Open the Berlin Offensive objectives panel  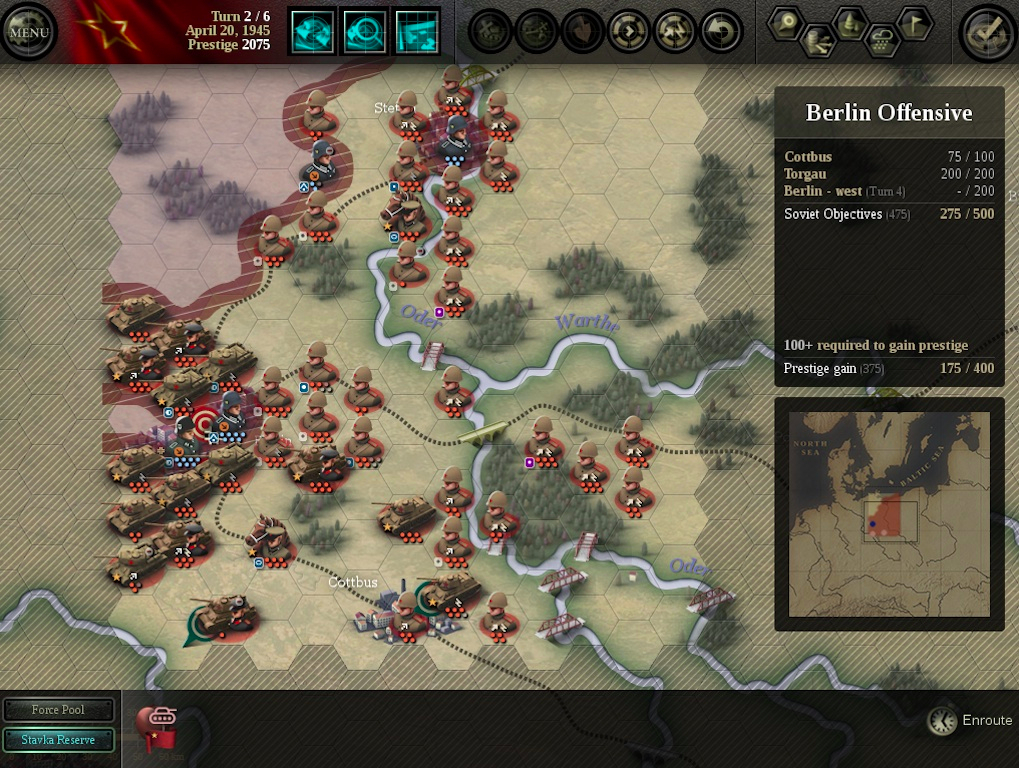point(889,113)
